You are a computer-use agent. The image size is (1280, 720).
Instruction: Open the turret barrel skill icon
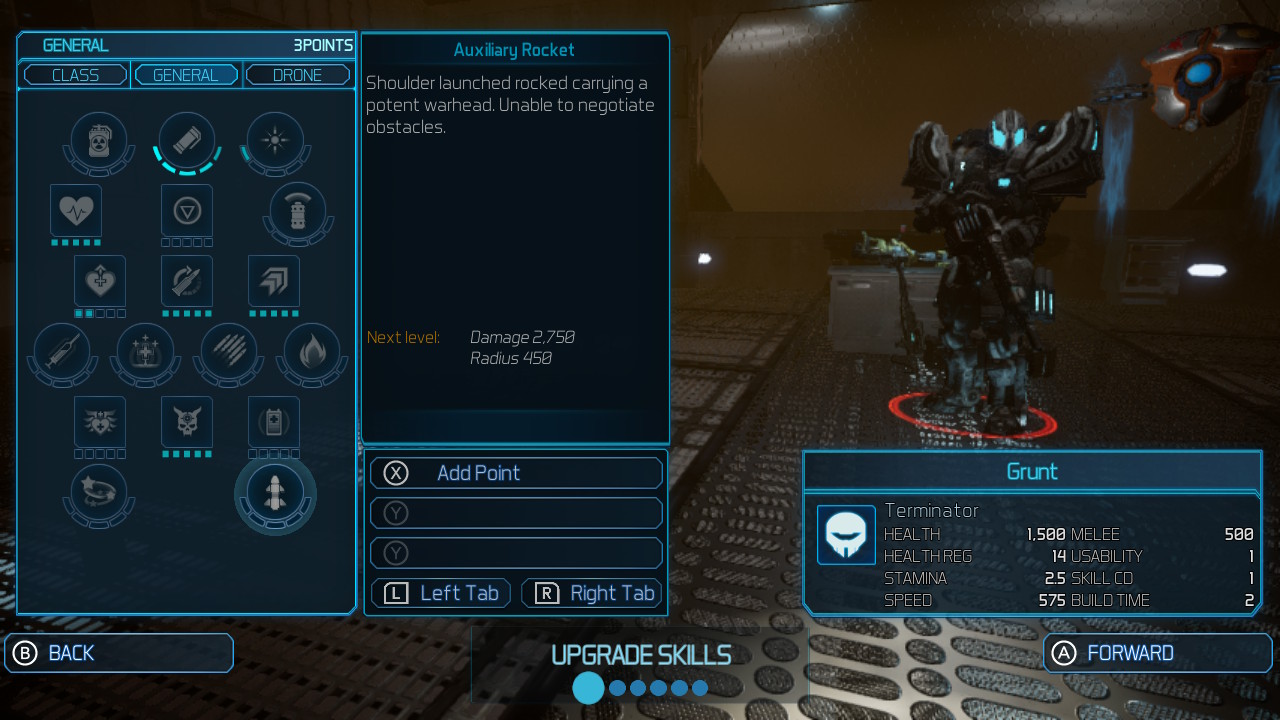point(297,213)
